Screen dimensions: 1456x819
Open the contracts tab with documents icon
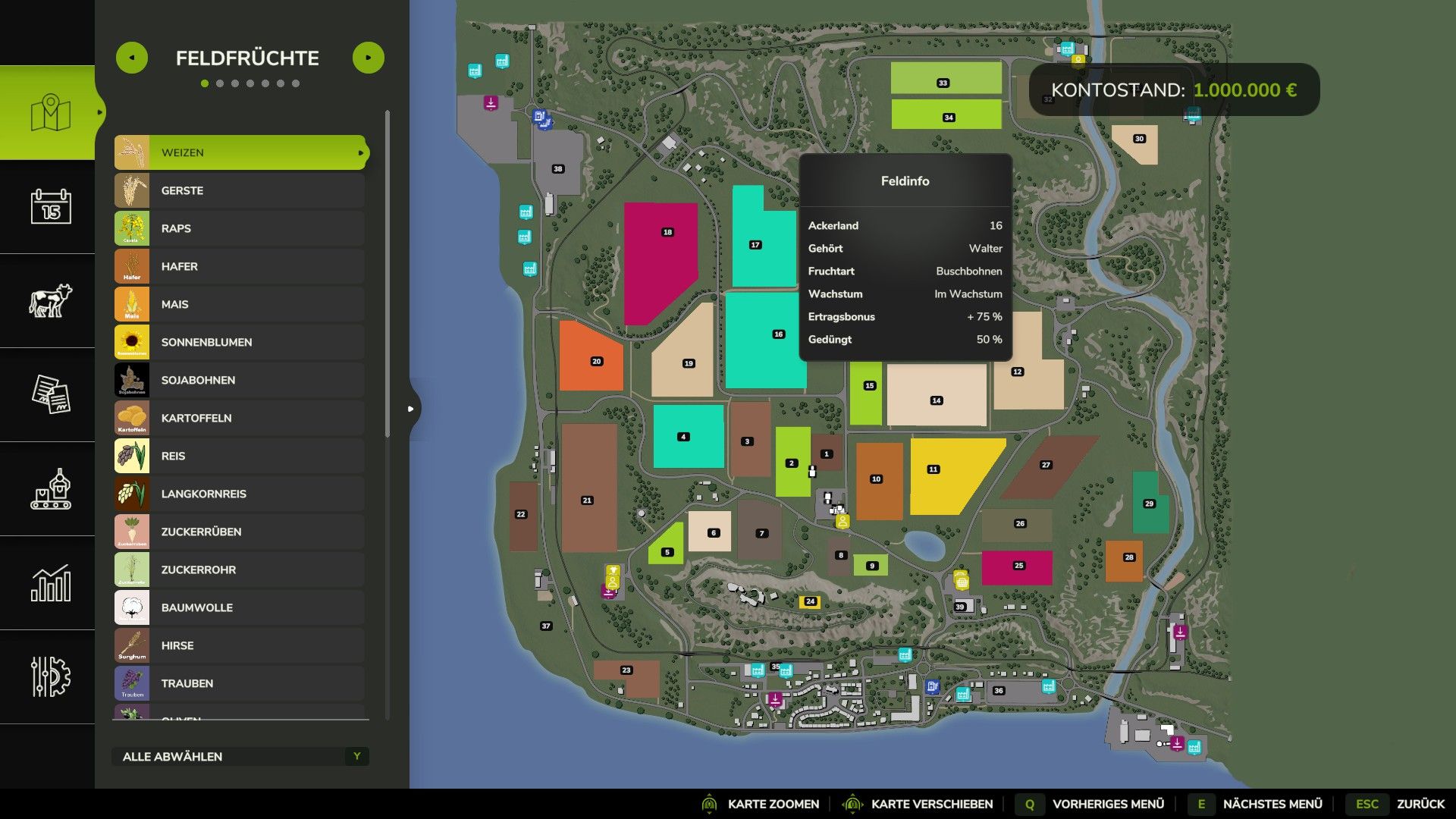[50, 394]
